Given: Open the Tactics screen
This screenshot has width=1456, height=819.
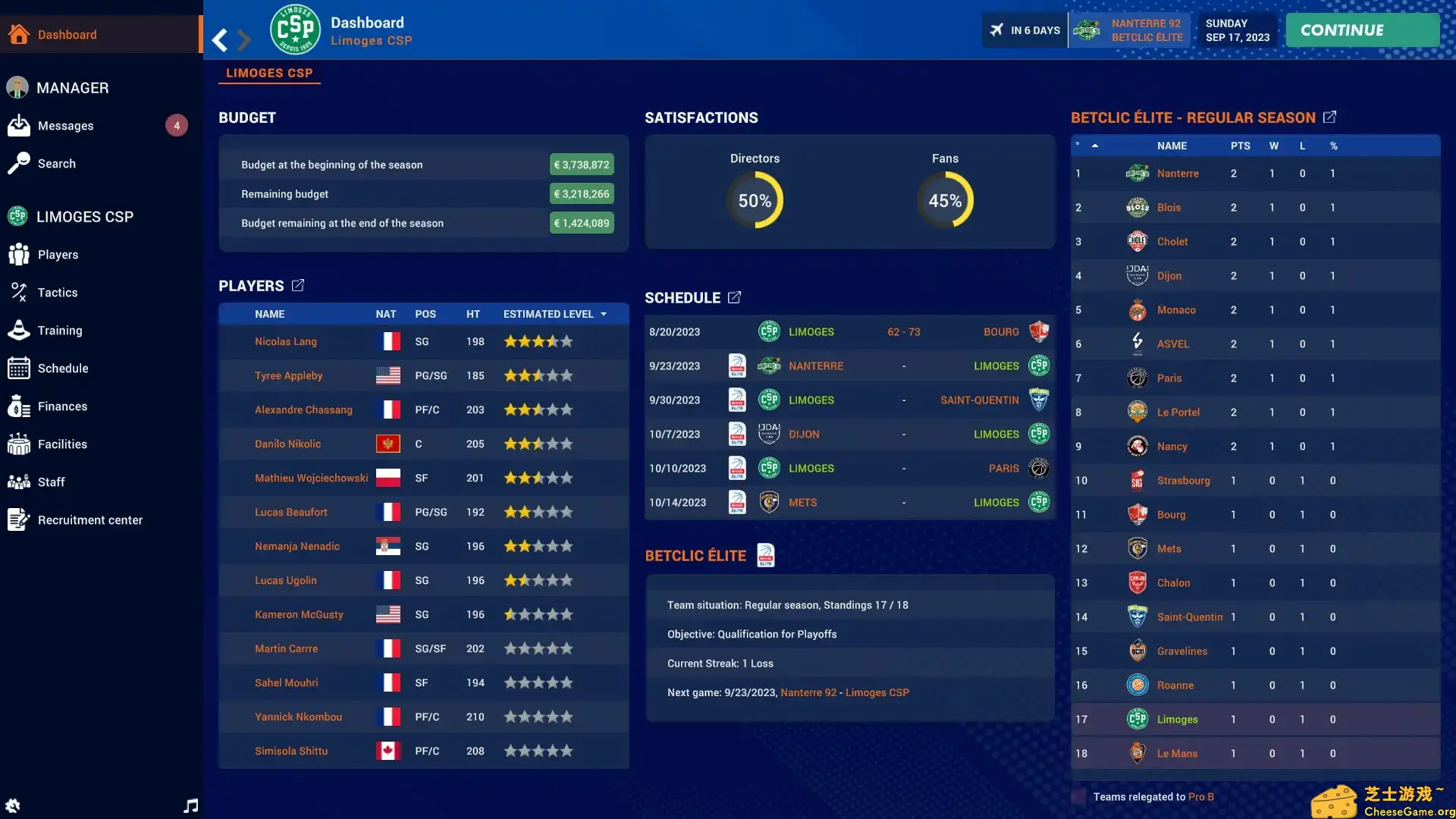Looking at the screenshot, I should tap(58, 293).
